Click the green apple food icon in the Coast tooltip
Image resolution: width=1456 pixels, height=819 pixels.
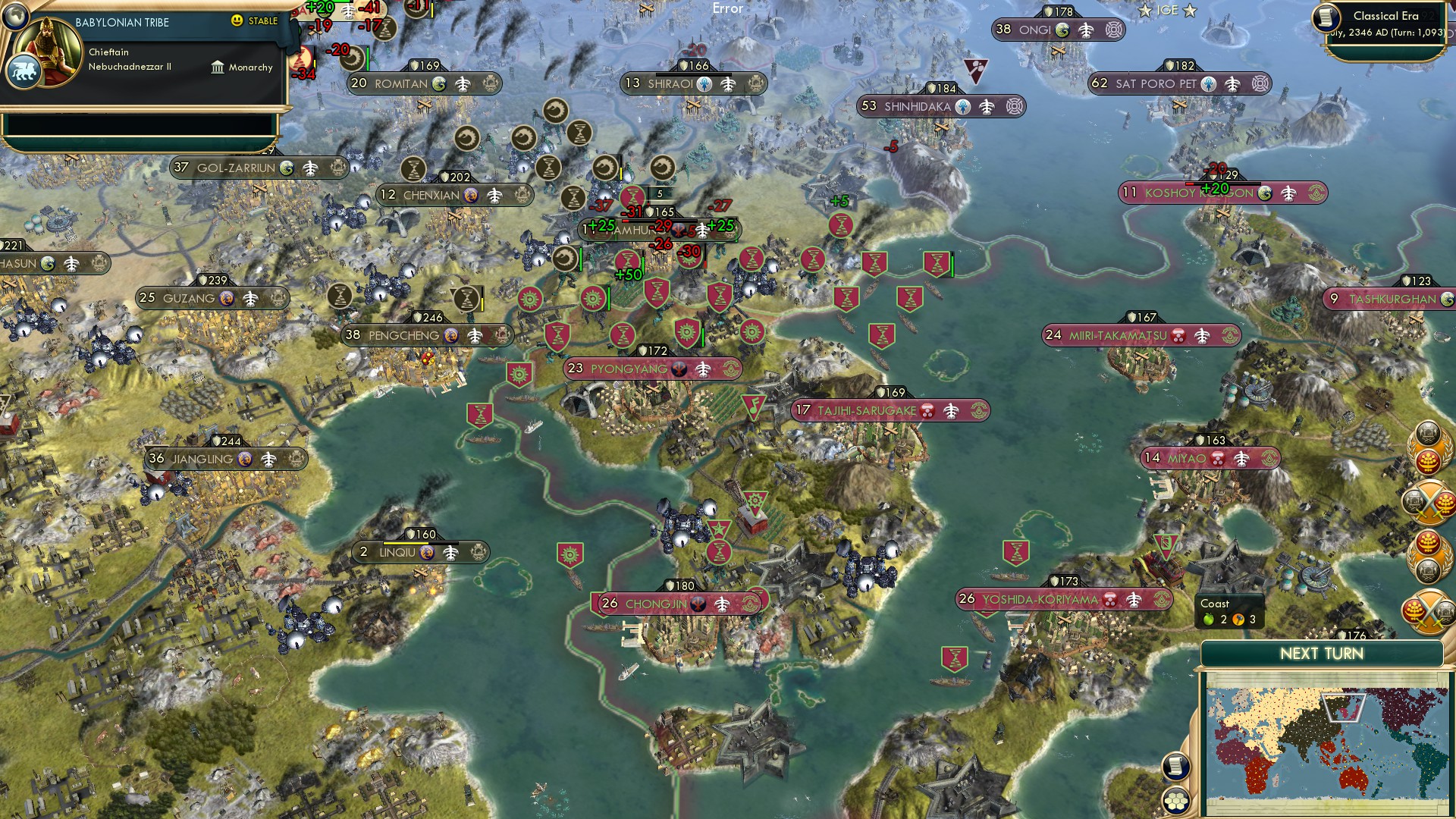(1208, 620)
